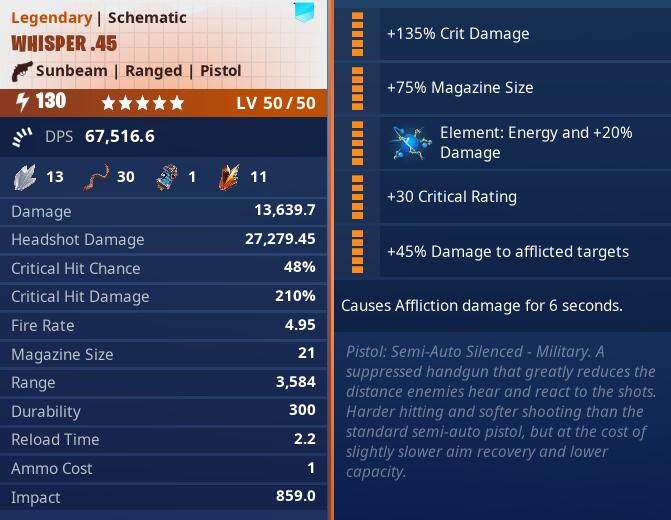Click the mechanical part ingredient icon

(x=167, y=176)
